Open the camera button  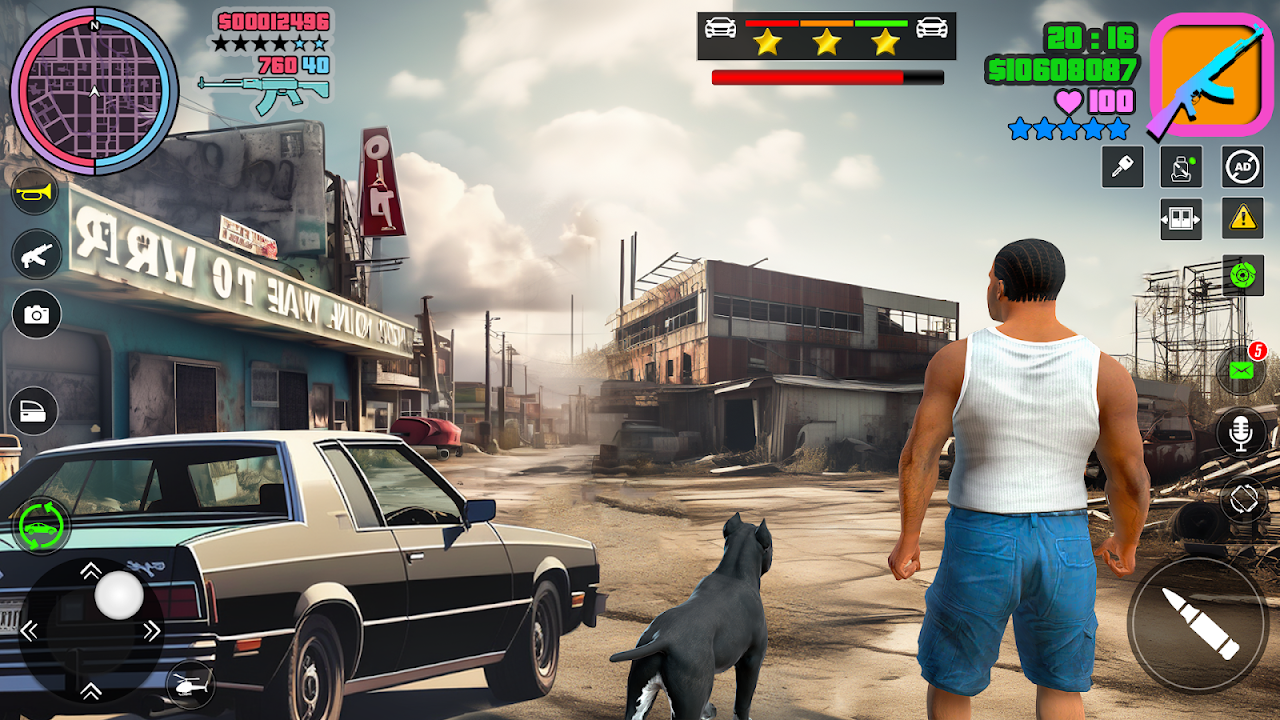(36, 314)
